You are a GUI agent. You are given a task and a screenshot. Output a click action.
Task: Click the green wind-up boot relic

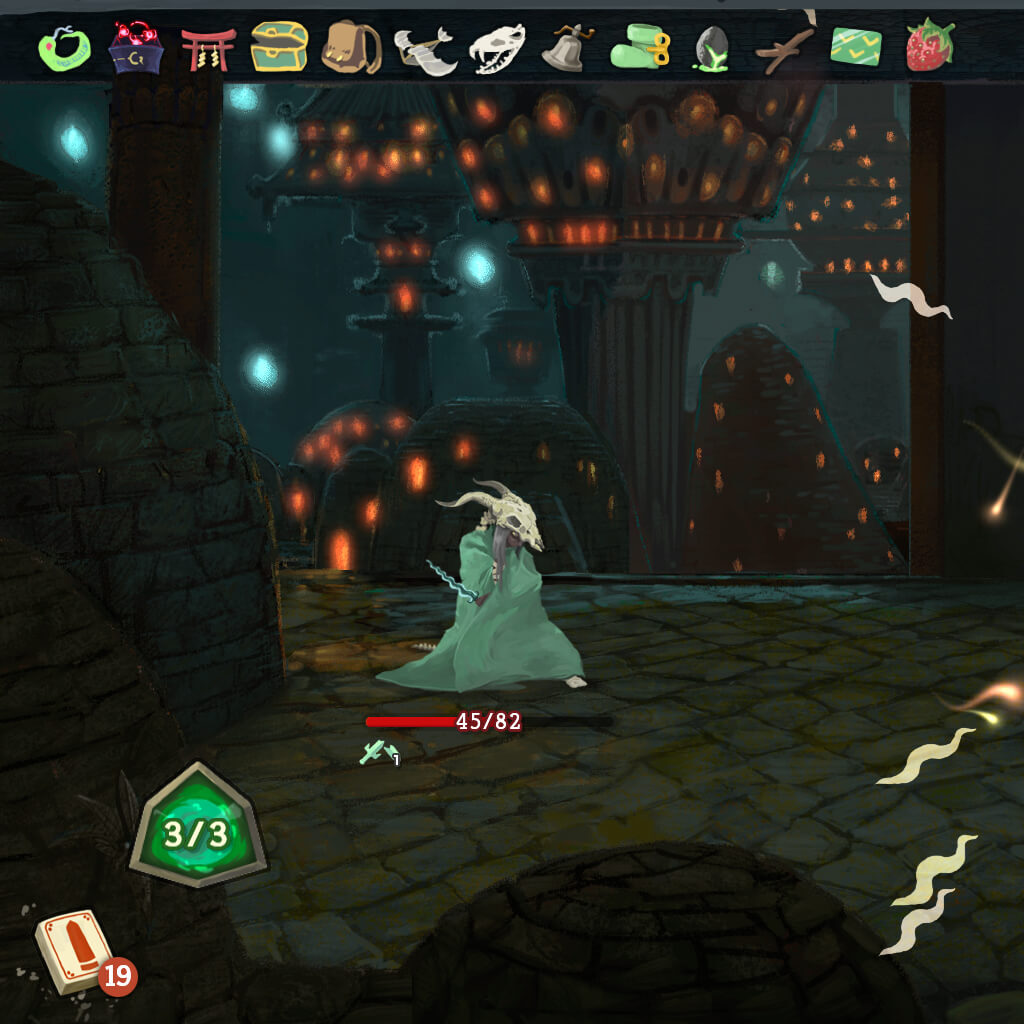[640, 47]
